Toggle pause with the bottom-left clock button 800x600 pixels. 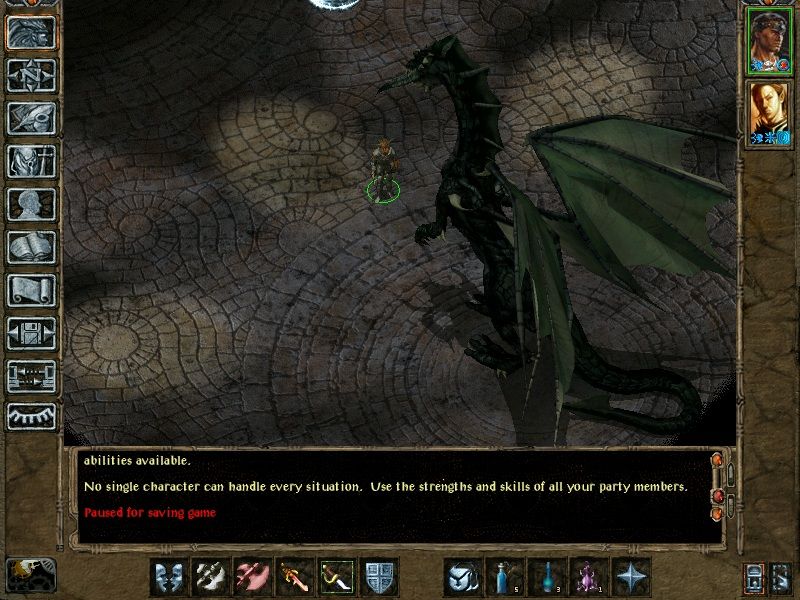[x=29, y=573]
